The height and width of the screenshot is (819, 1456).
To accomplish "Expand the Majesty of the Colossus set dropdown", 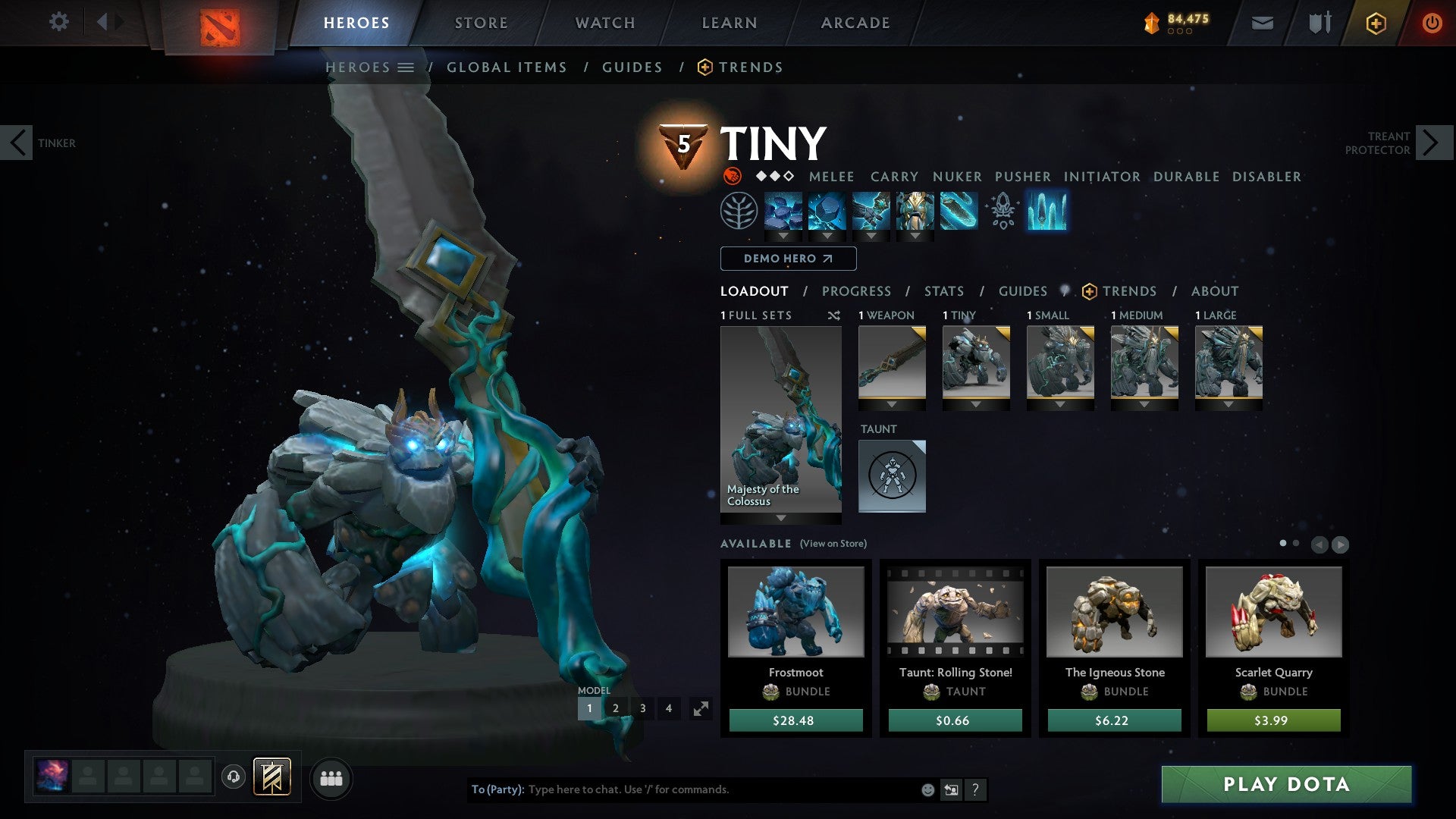I will coord(780,516).
